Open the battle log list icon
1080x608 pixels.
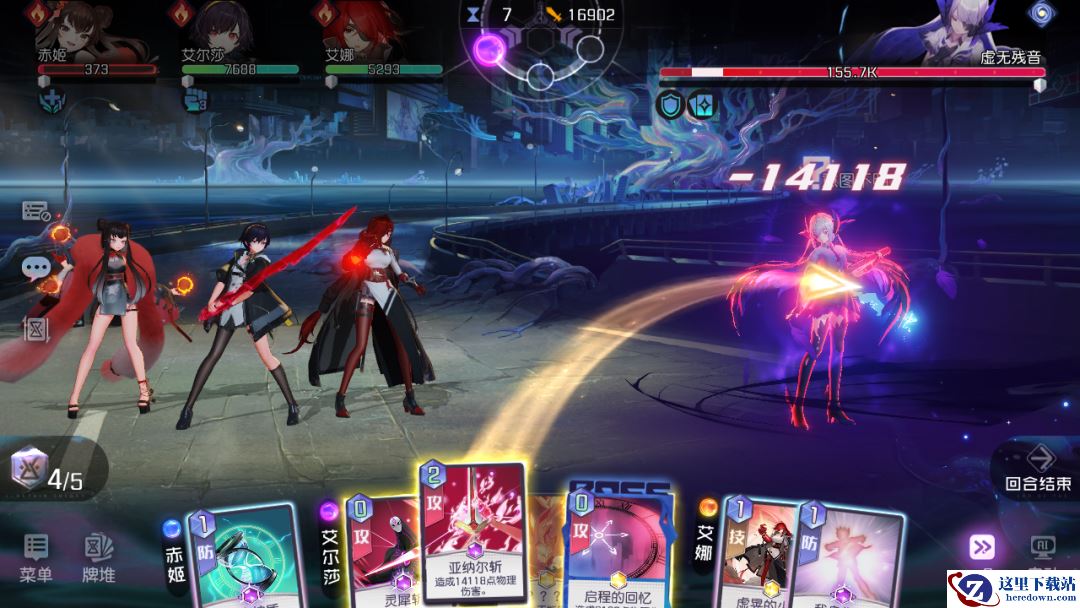tap(36, 211)
